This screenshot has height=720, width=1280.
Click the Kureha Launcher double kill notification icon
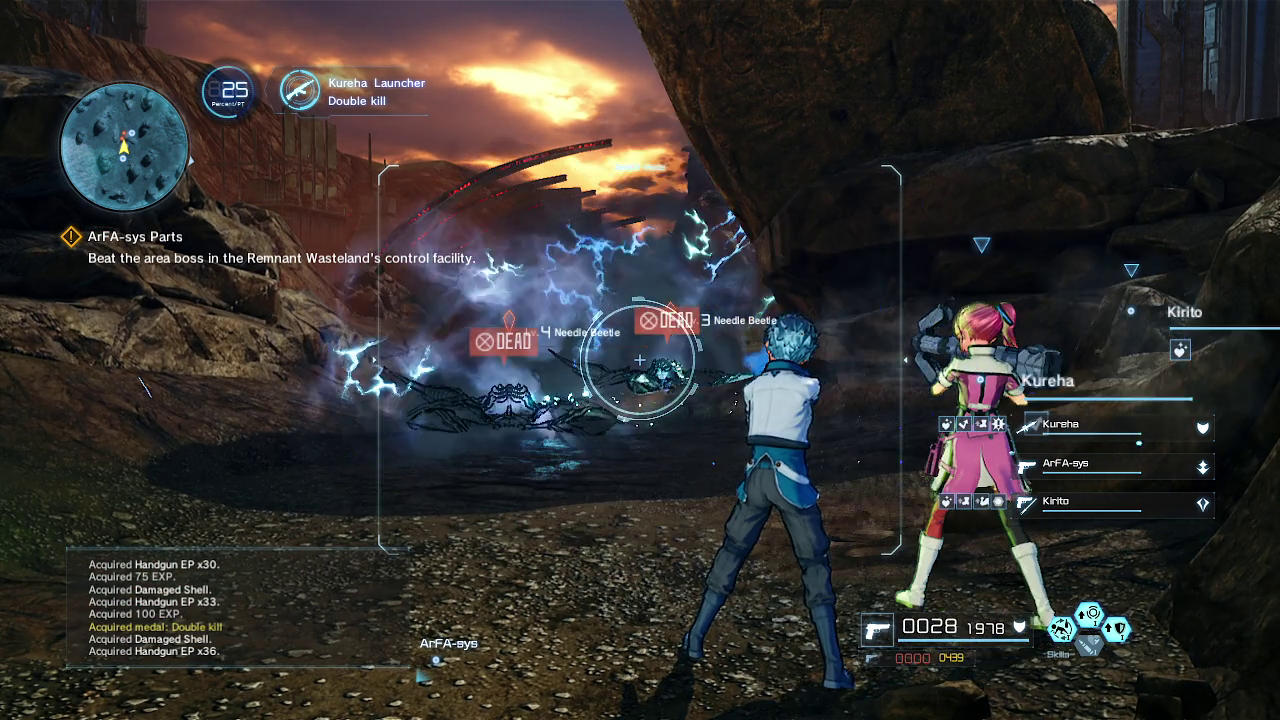click(x=299, y=91)
